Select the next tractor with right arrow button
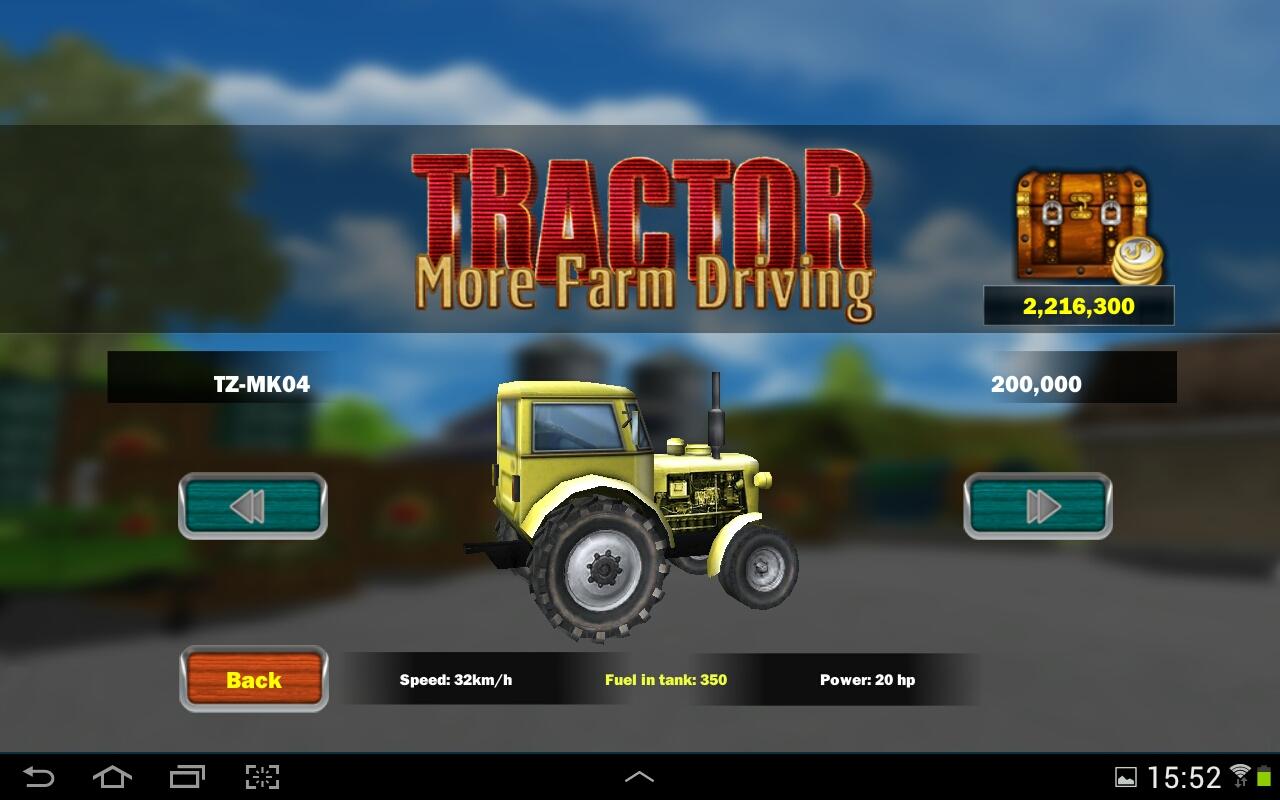The height and width of the screenshot is (800, 1280). (1037, 507)
